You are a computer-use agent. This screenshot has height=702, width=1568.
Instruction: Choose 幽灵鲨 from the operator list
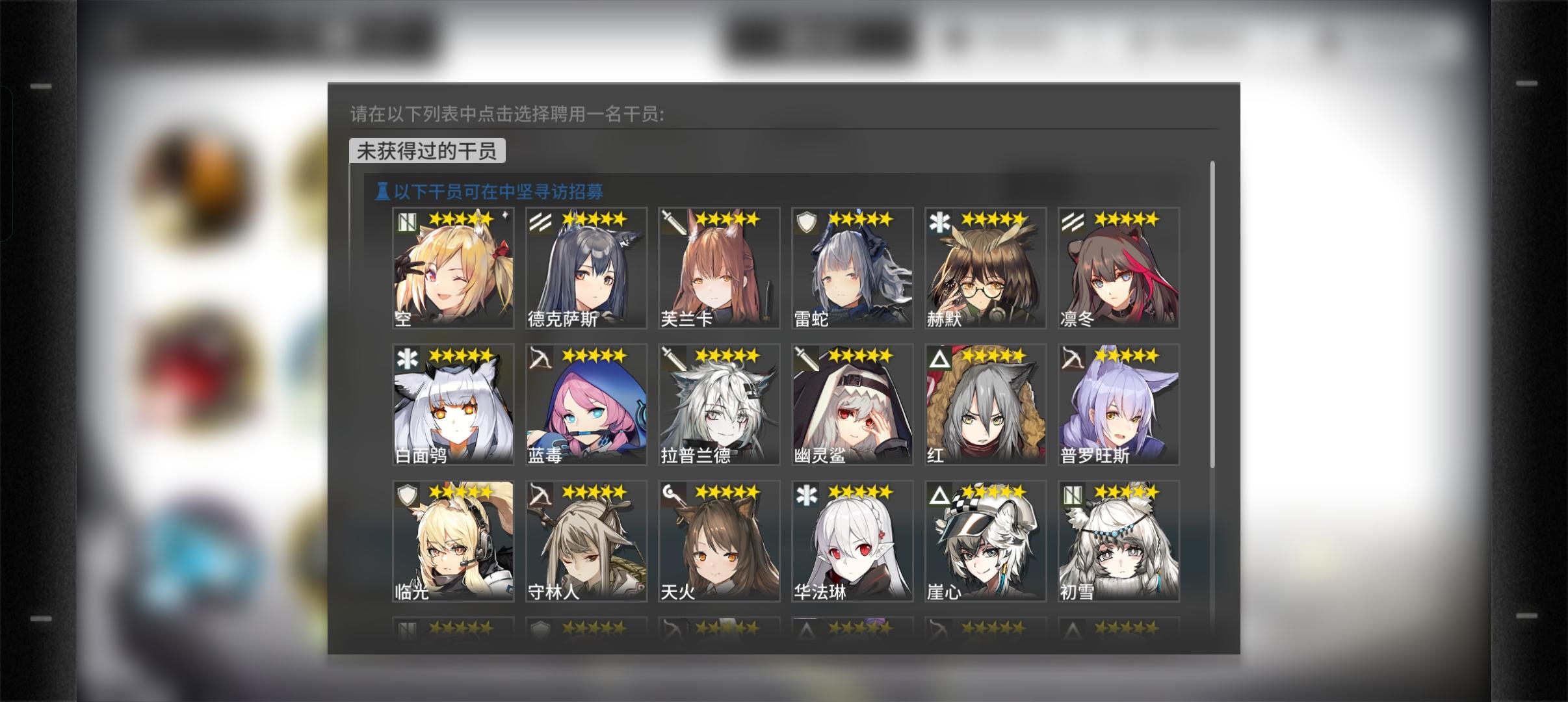point(852,403)
